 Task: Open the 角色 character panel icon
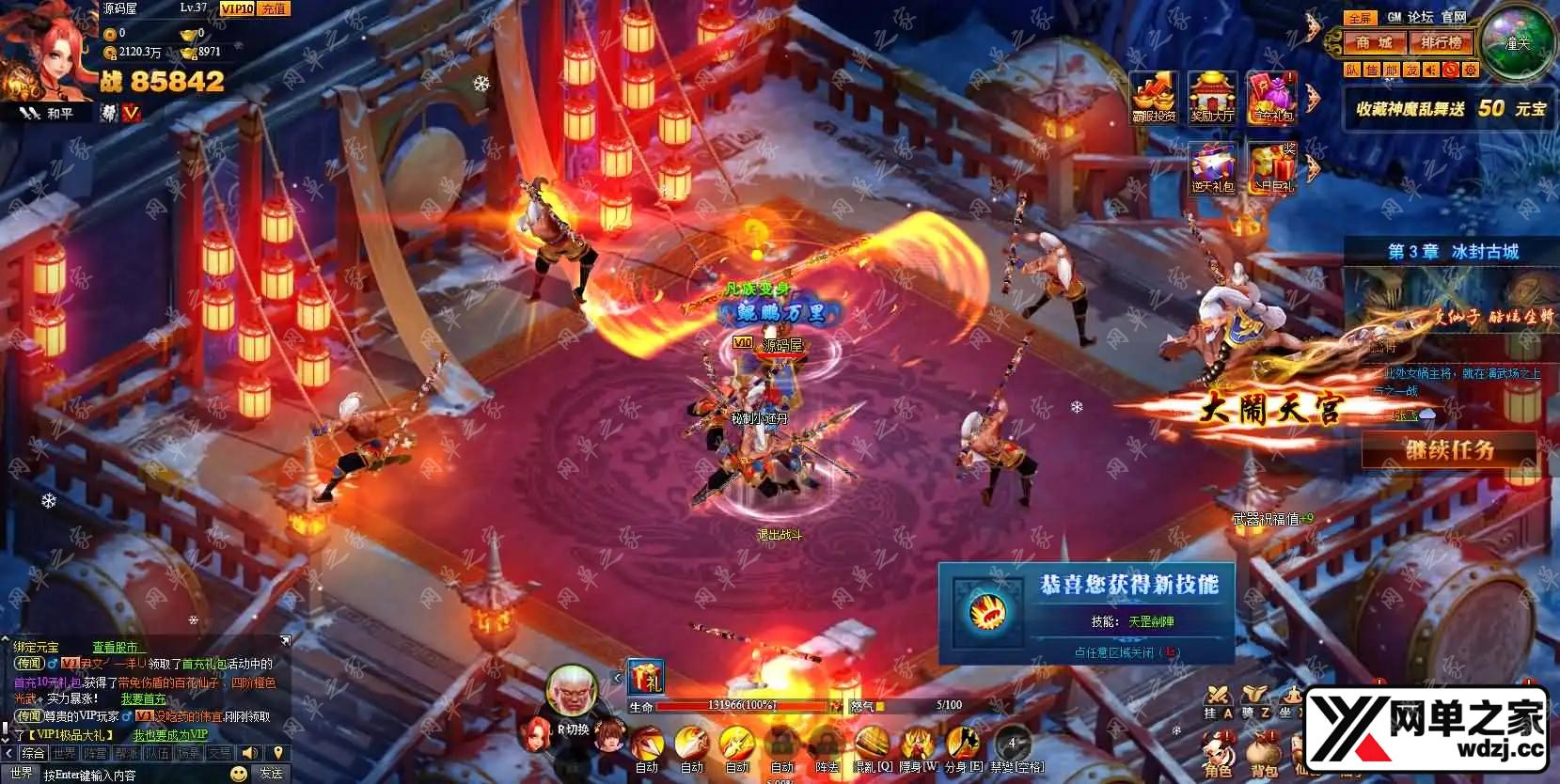tap(1219, 755)
